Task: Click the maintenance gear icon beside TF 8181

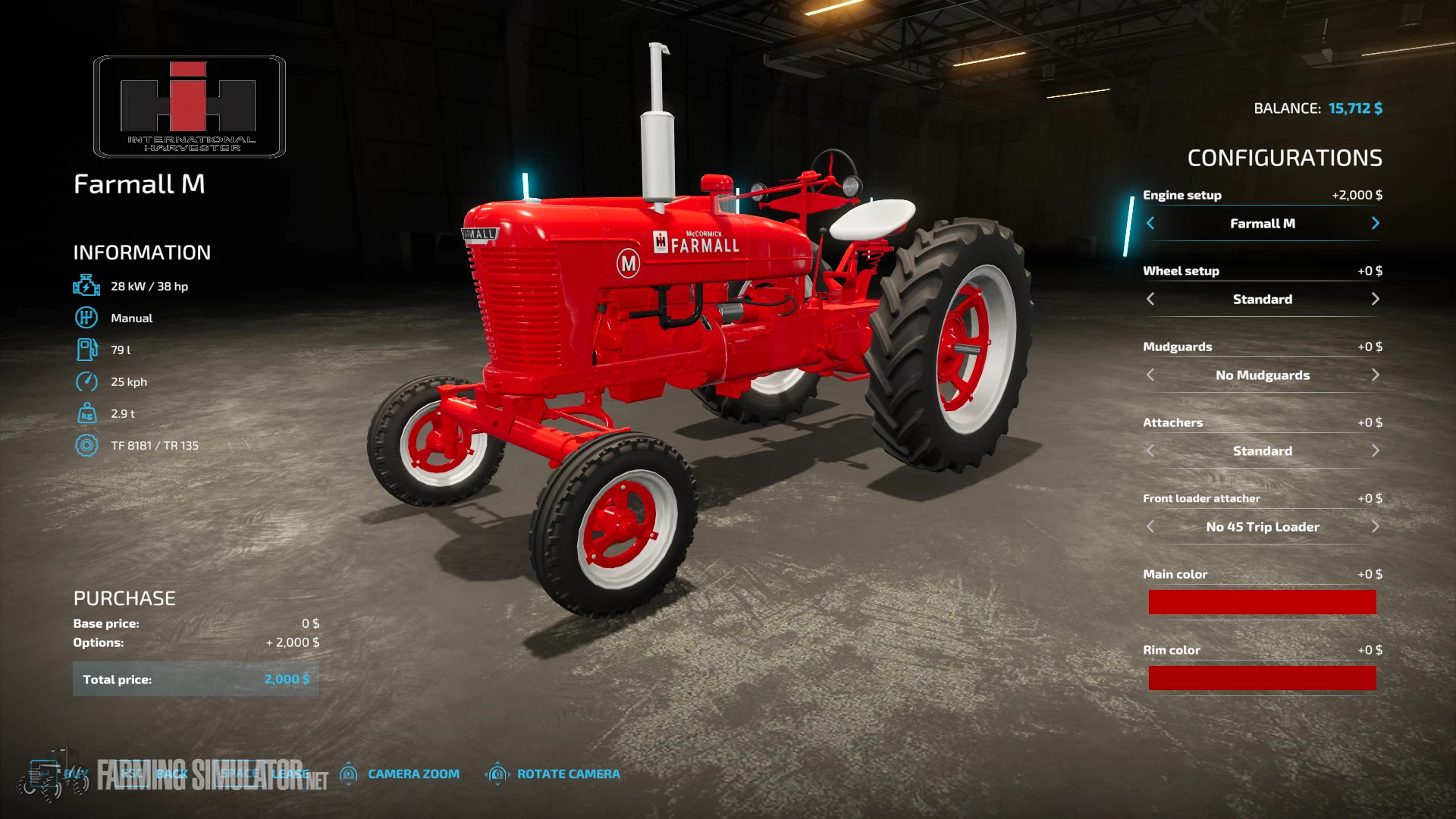Action: coord(88,445)
